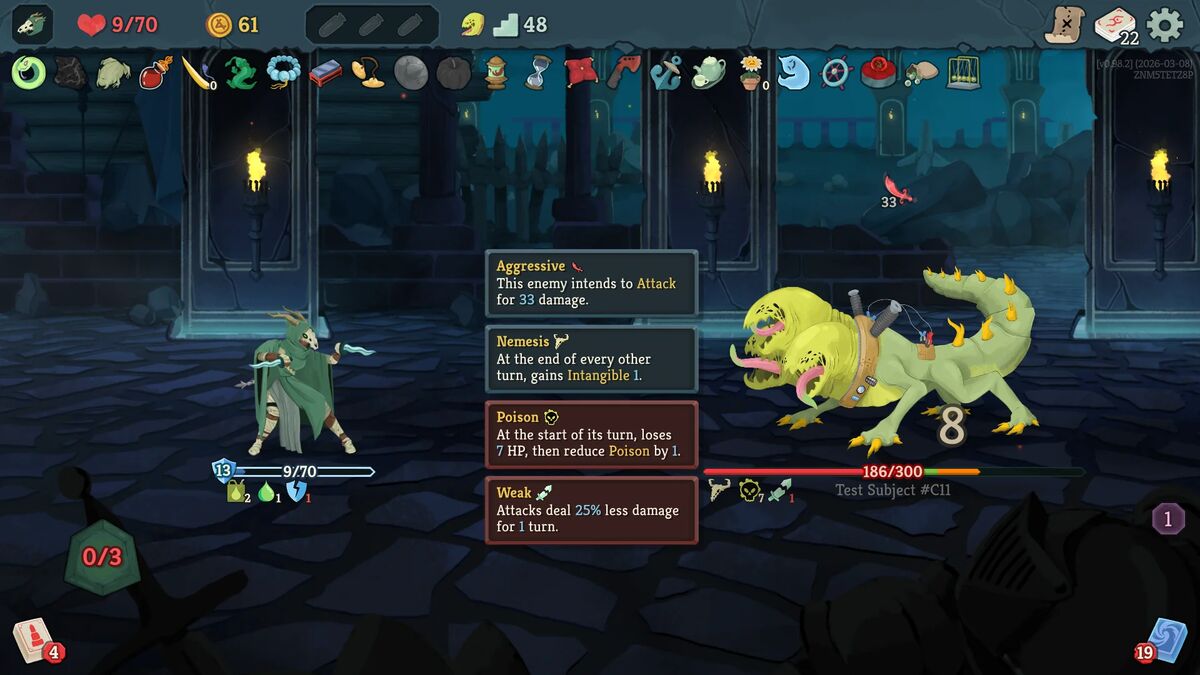Image resolution: width=1200 pixels, height=675 pixels.
Task: Select the character portrait icon
Action: tap(32, 24)
